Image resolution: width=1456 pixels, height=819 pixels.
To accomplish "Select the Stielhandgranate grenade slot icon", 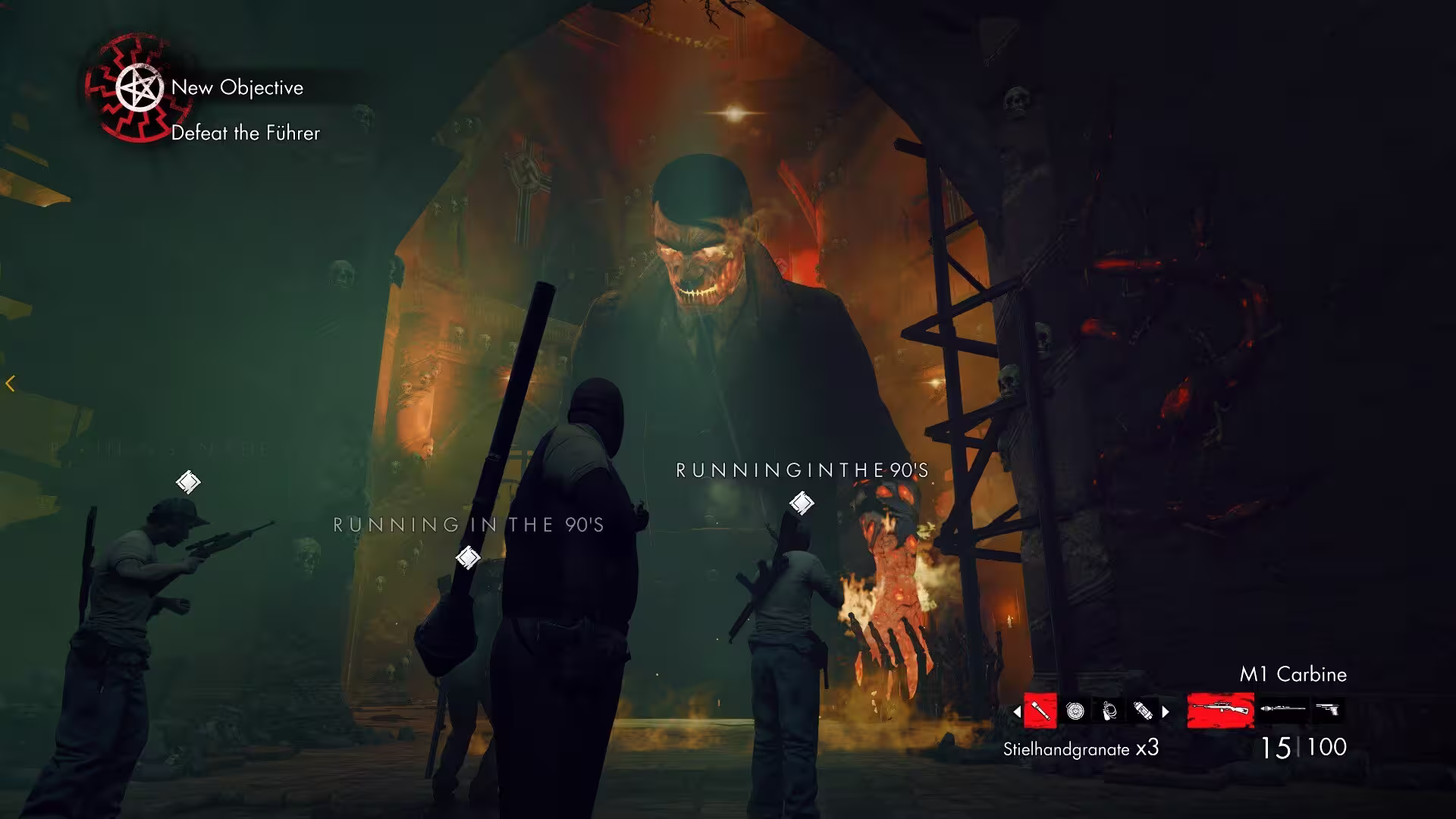I will pyautogui.click(x=1040, y=710).
